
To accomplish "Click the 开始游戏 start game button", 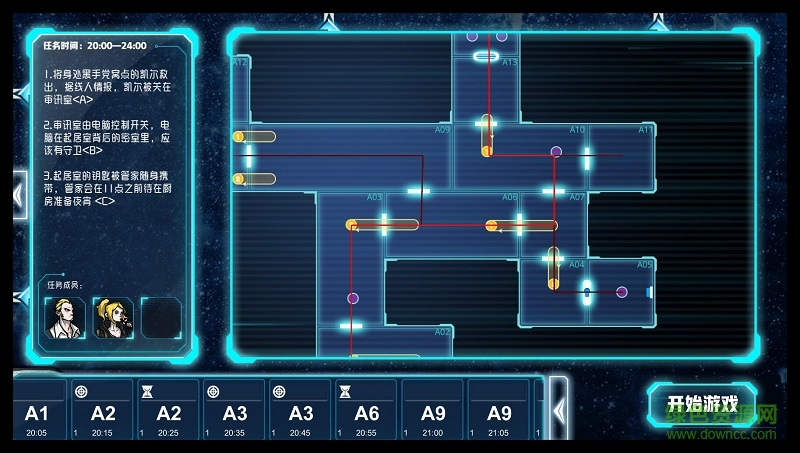I will [x=701, y=405].
